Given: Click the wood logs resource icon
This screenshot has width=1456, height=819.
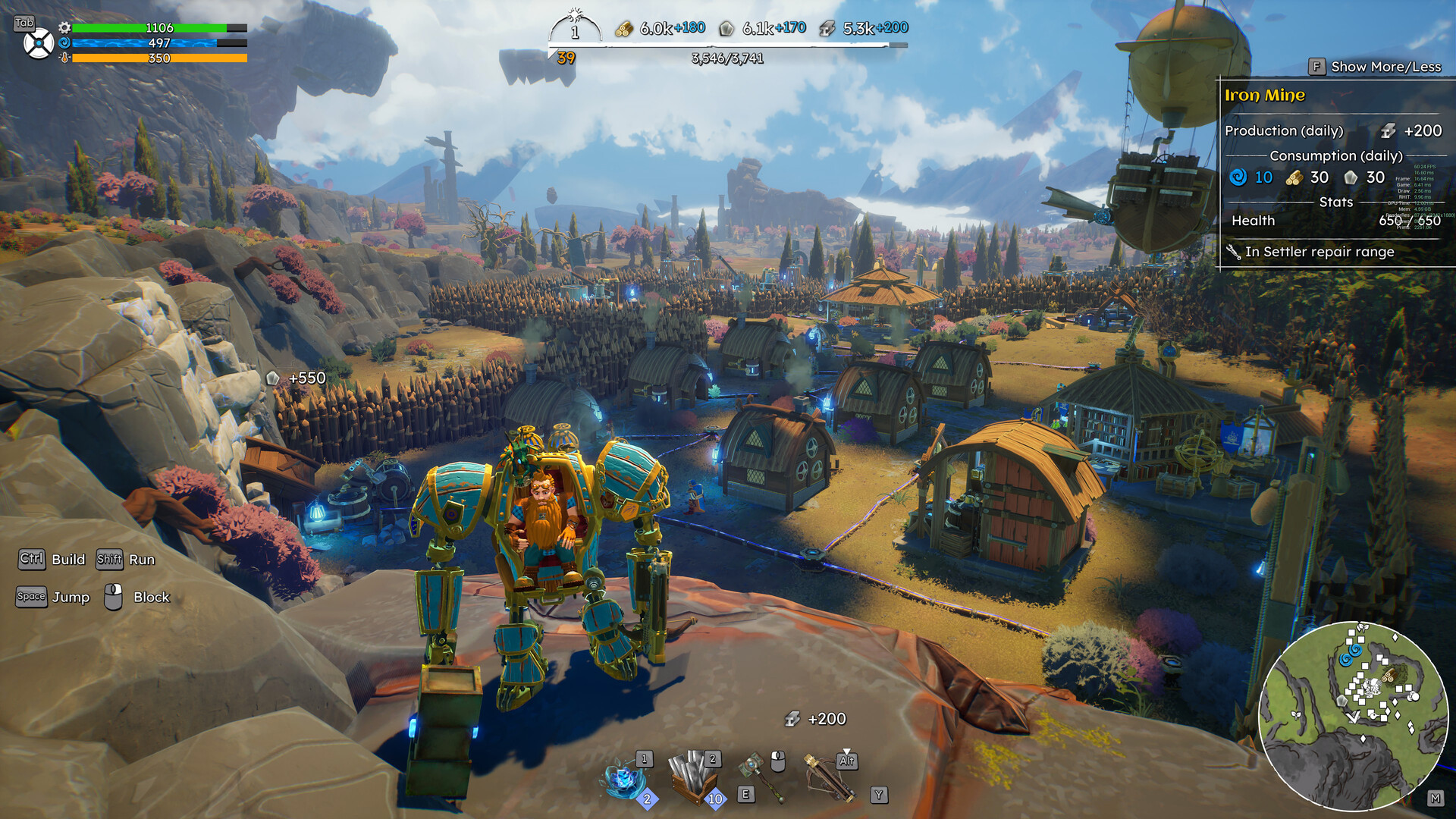Looking at the screenshot, I should click(623, 29).
